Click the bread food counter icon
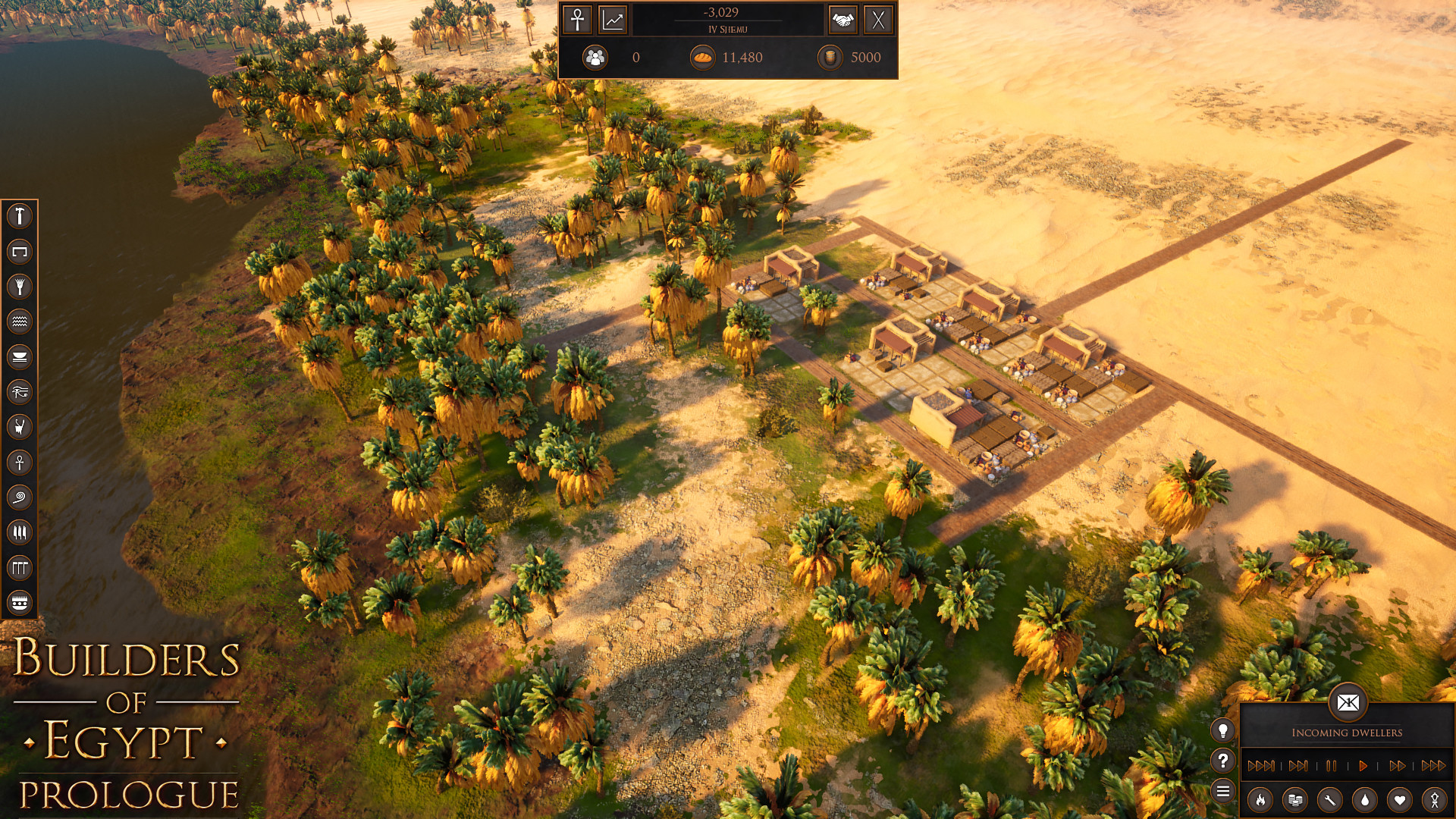1456x819 pixels. [x=702, y=58]
